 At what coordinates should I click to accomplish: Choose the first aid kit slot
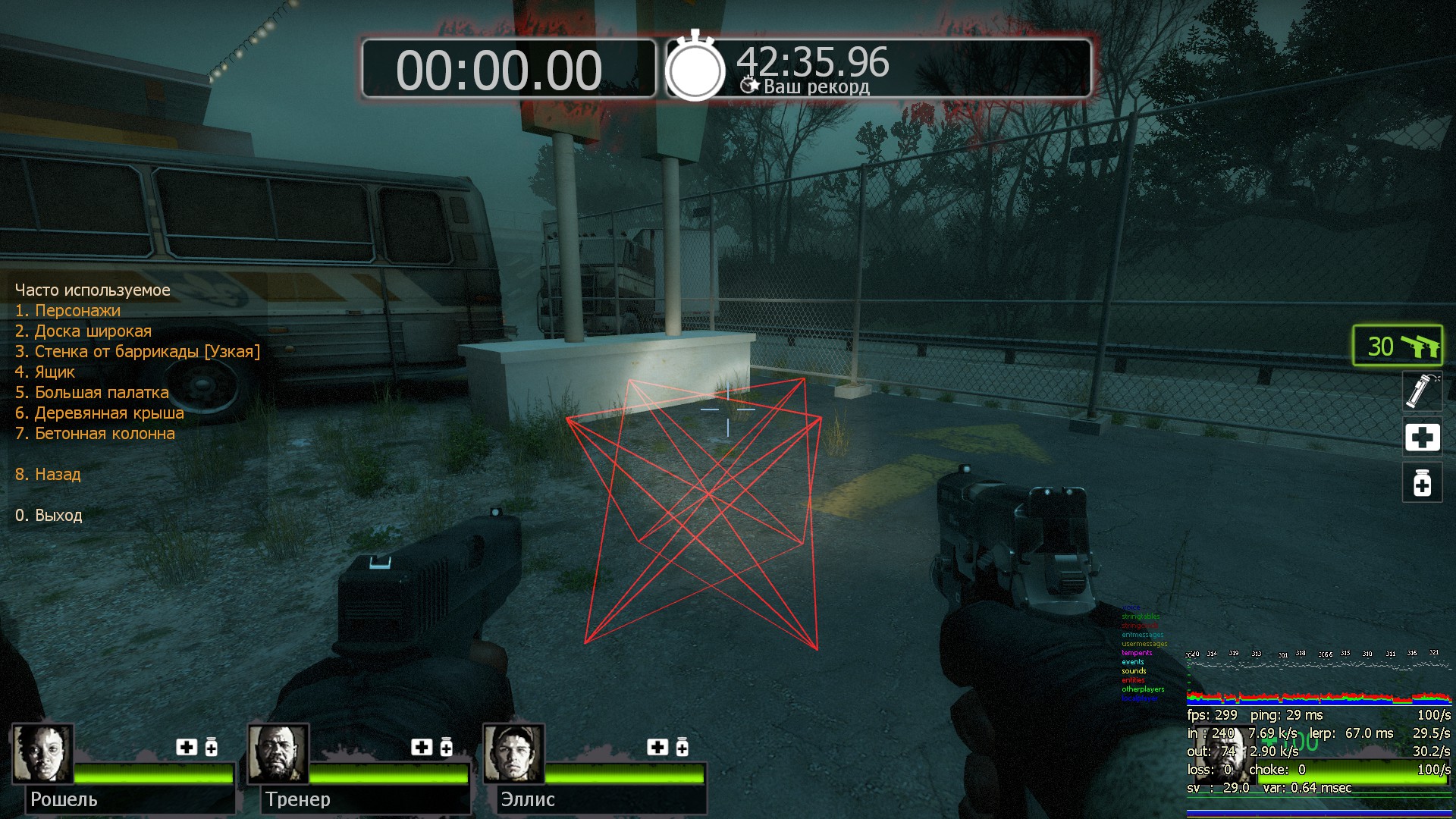(x=1422, y=437)
